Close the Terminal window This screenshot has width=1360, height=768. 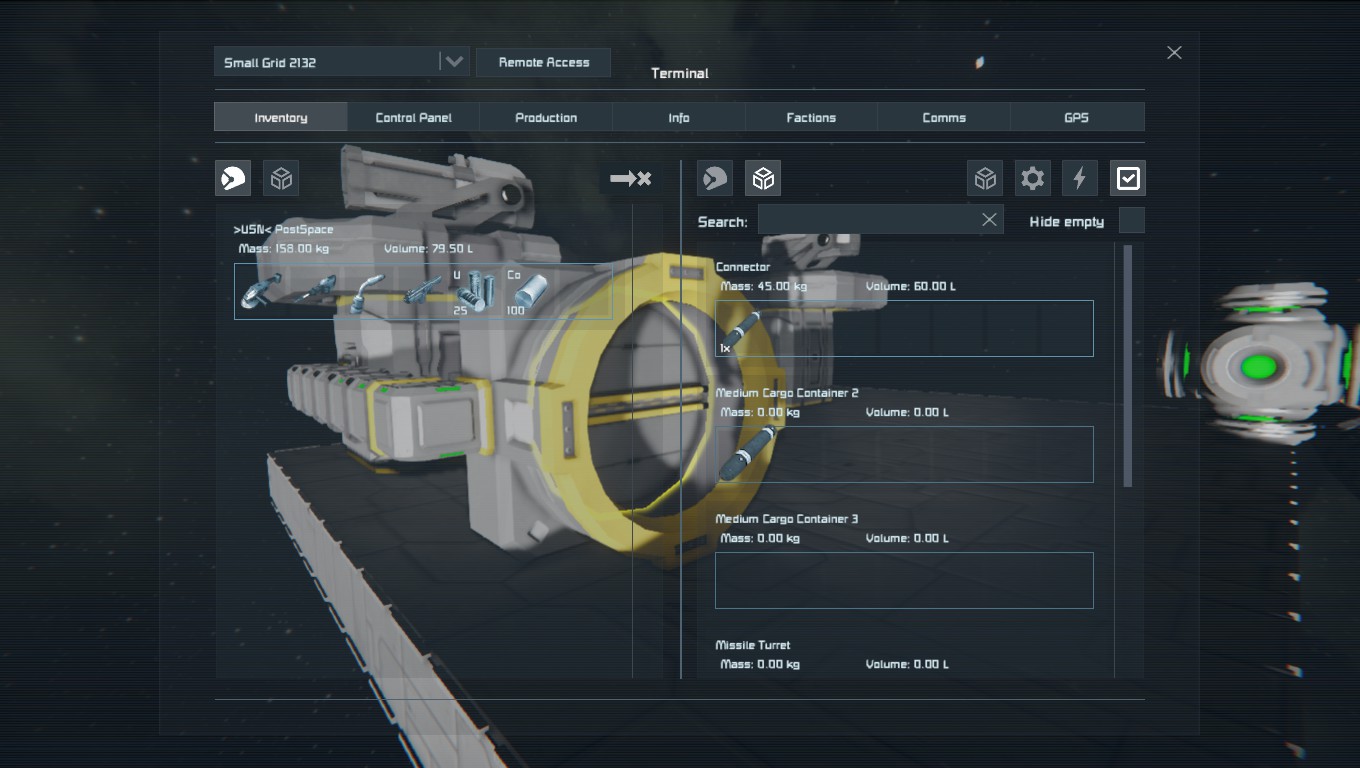(x=1174, y=53)
